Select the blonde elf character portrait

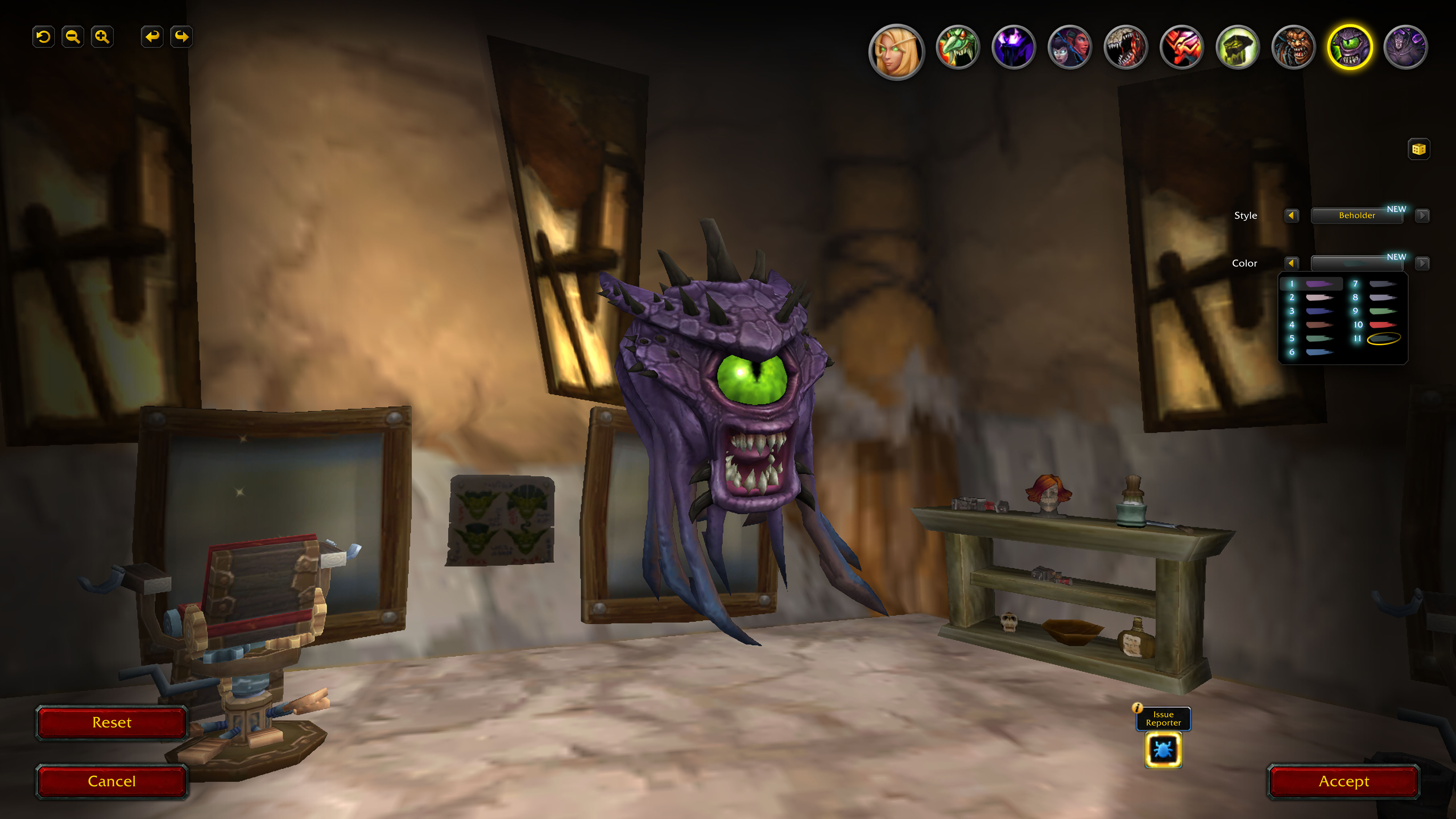(x=896, y=51)
